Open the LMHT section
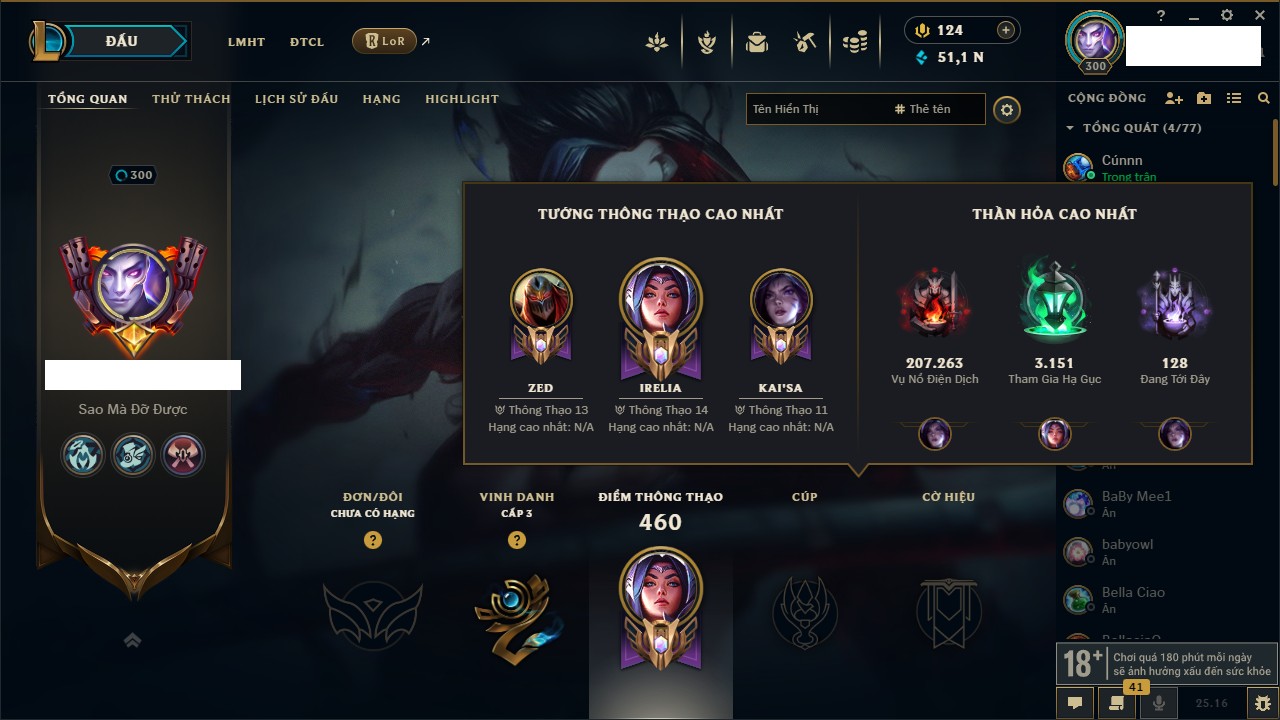Viewport: 1280px width, 720px height. tap(246, 42)
